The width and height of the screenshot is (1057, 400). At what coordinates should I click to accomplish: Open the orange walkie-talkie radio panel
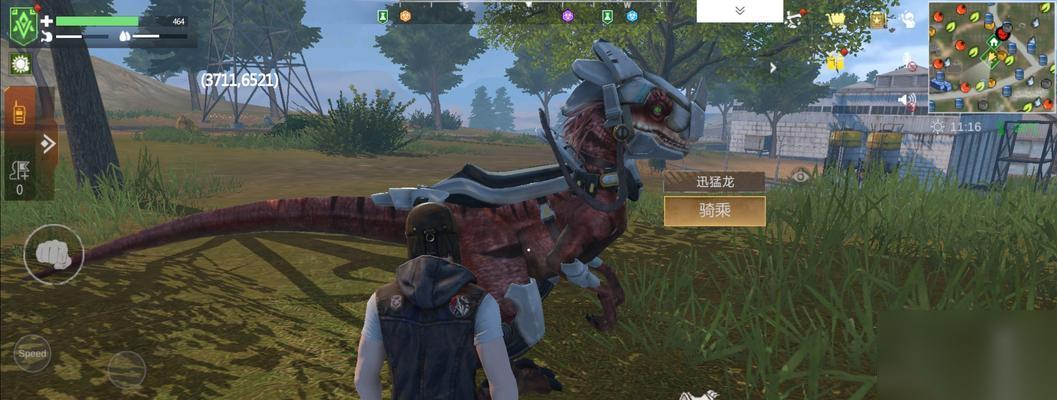tap(19, 112)
